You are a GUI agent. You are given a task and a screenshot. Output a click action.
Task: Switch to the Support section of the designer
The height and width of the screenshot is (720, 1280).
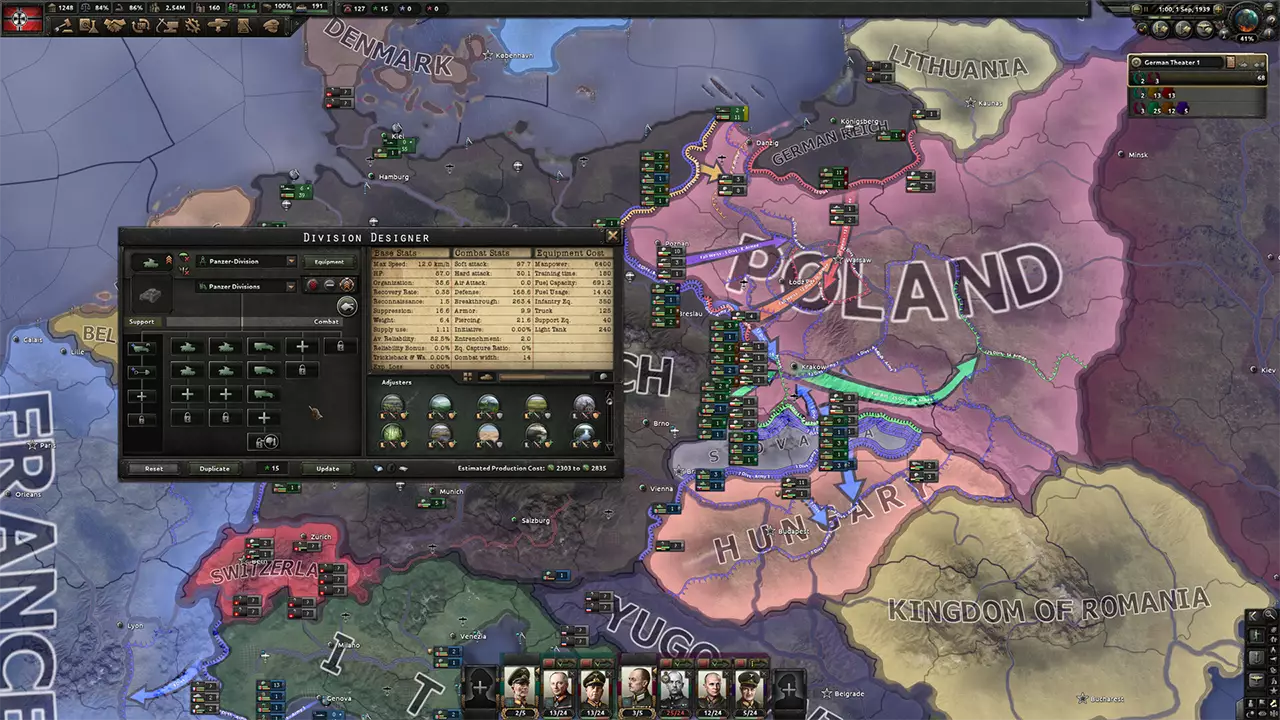[142, 322]
